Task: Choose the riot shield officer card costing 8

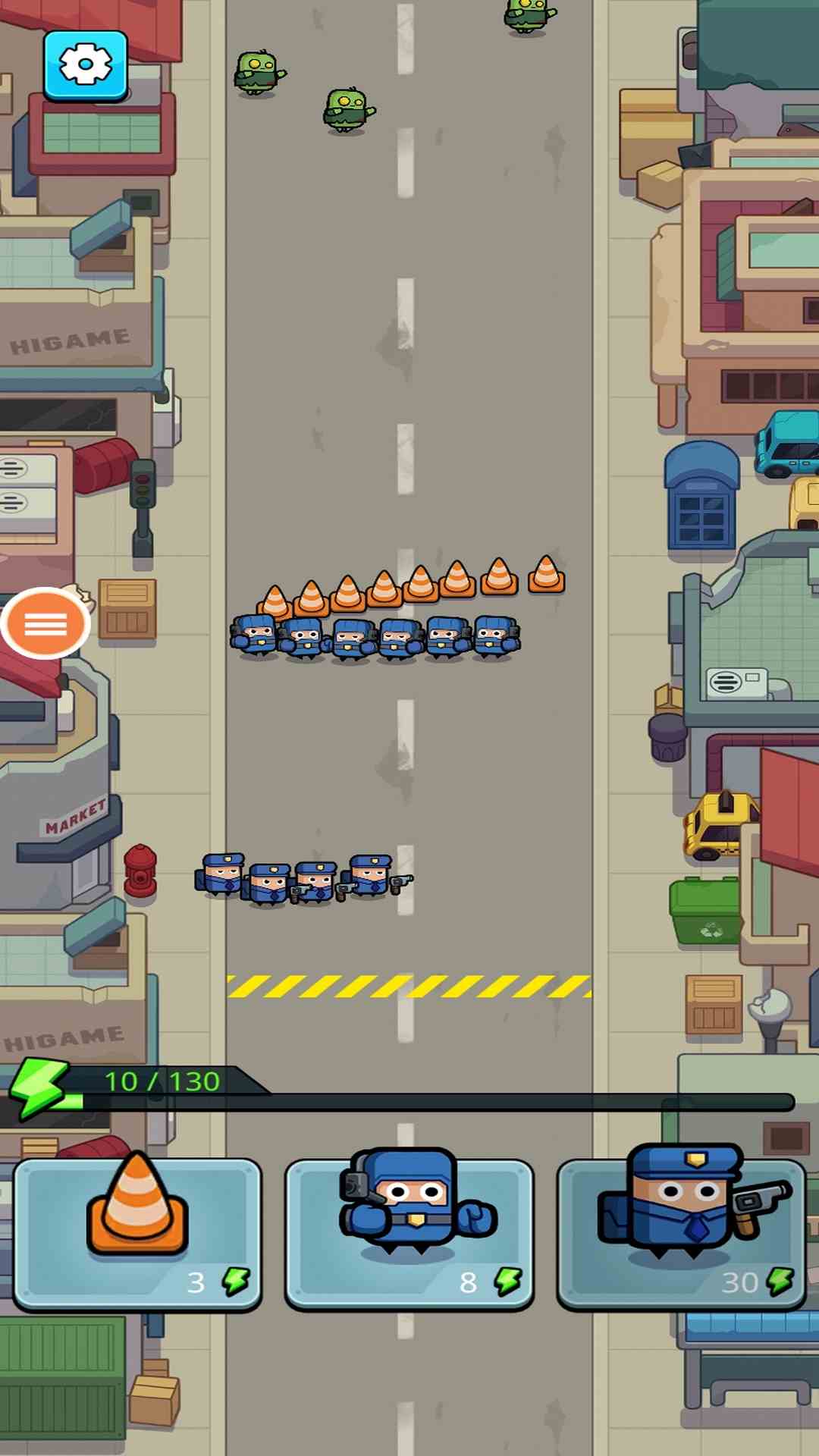Action: point(409,1233)
